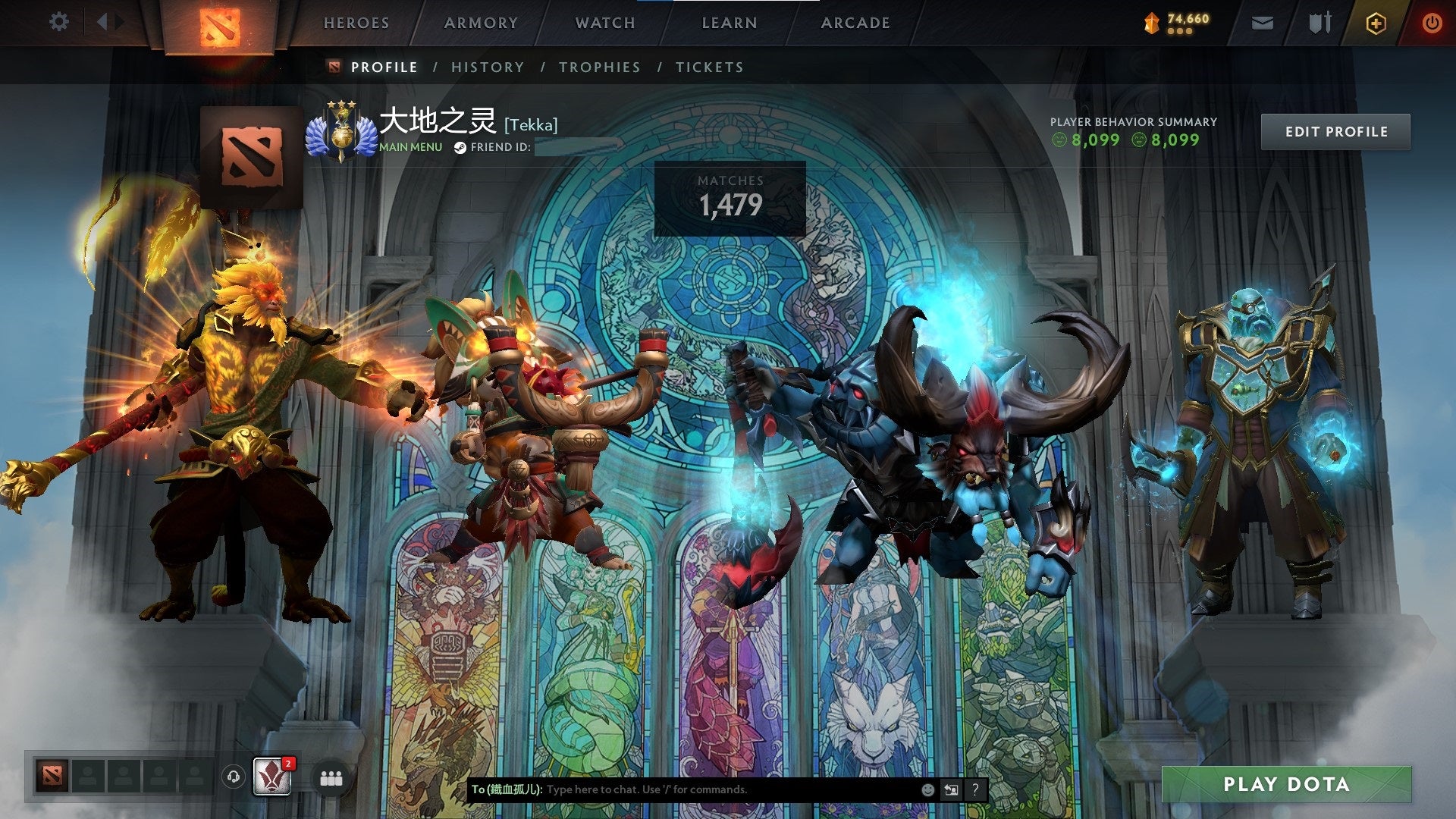Open Dota Plus with the gold hexagon icon

(1378, 23)
